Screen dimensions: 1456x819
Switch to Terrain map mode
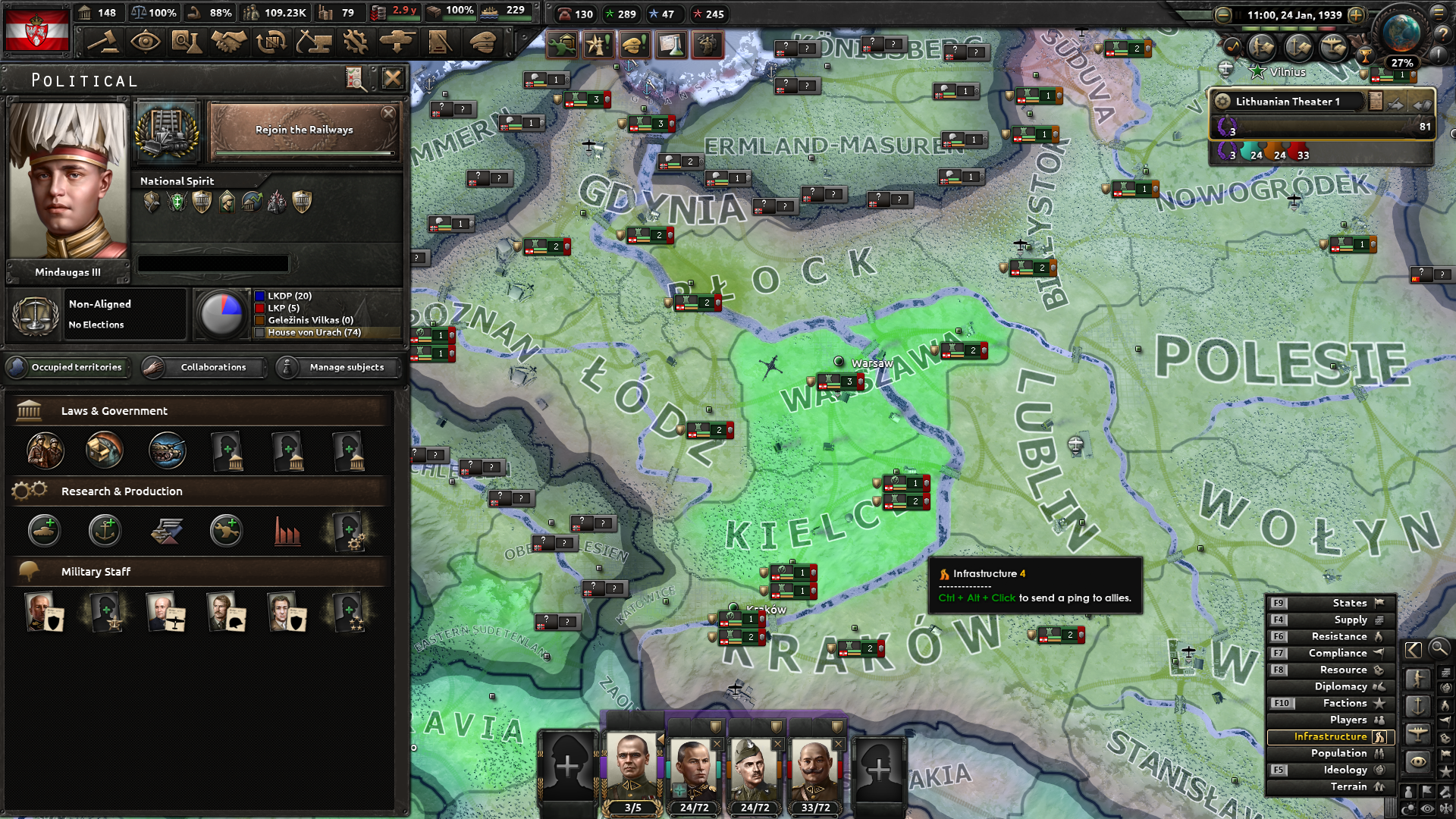[1348, 786]
